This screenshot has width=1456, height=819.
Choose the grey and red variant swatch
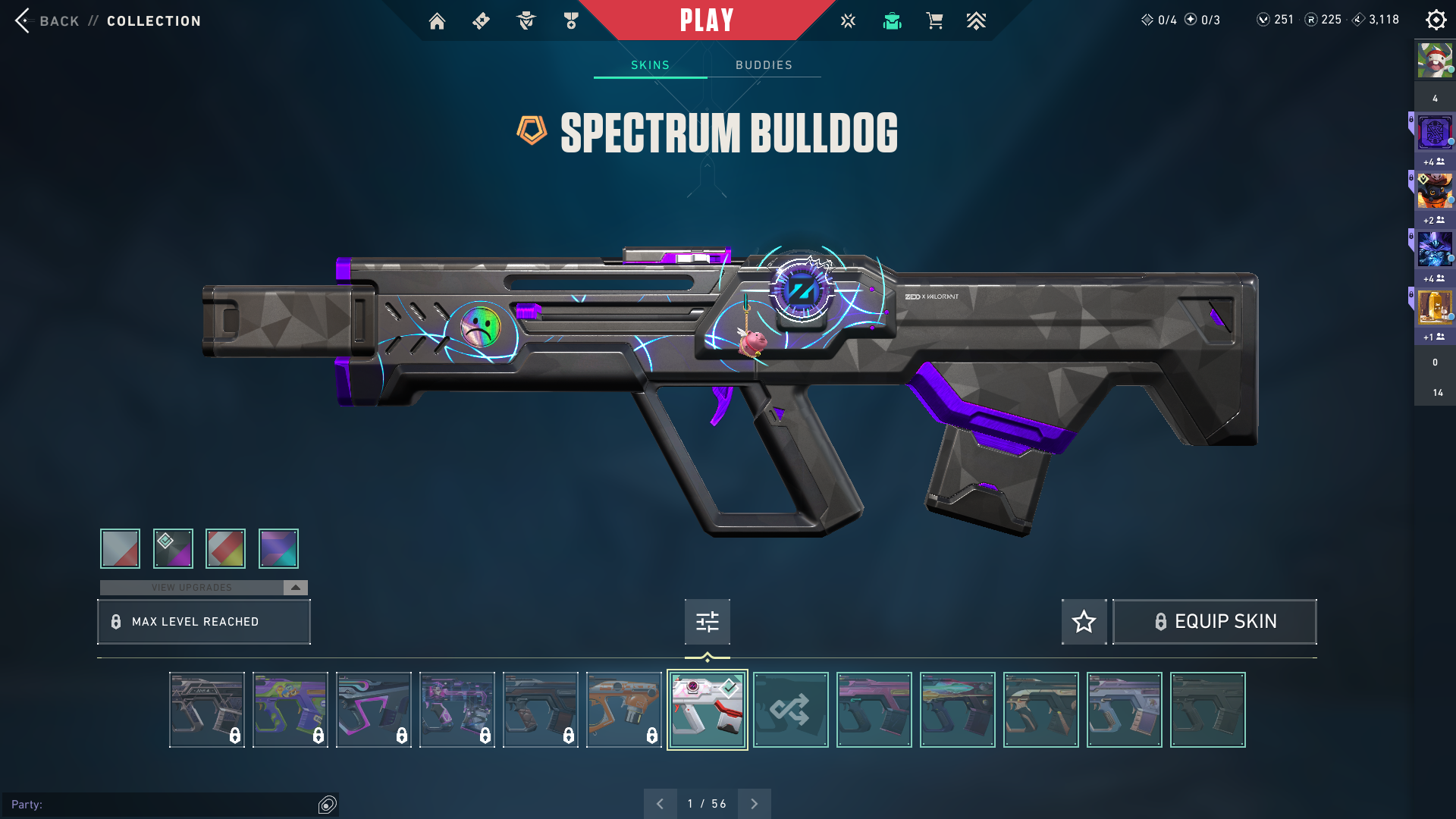click(x=120, y=548)
